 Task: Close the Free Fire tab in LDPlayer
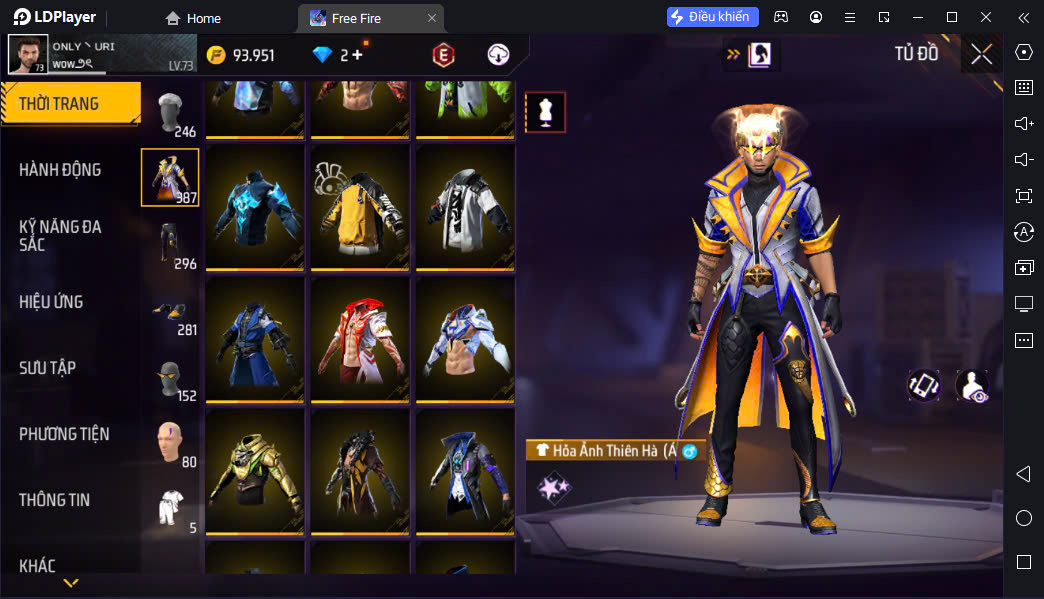pyautogui.click(x=432, y=18)
